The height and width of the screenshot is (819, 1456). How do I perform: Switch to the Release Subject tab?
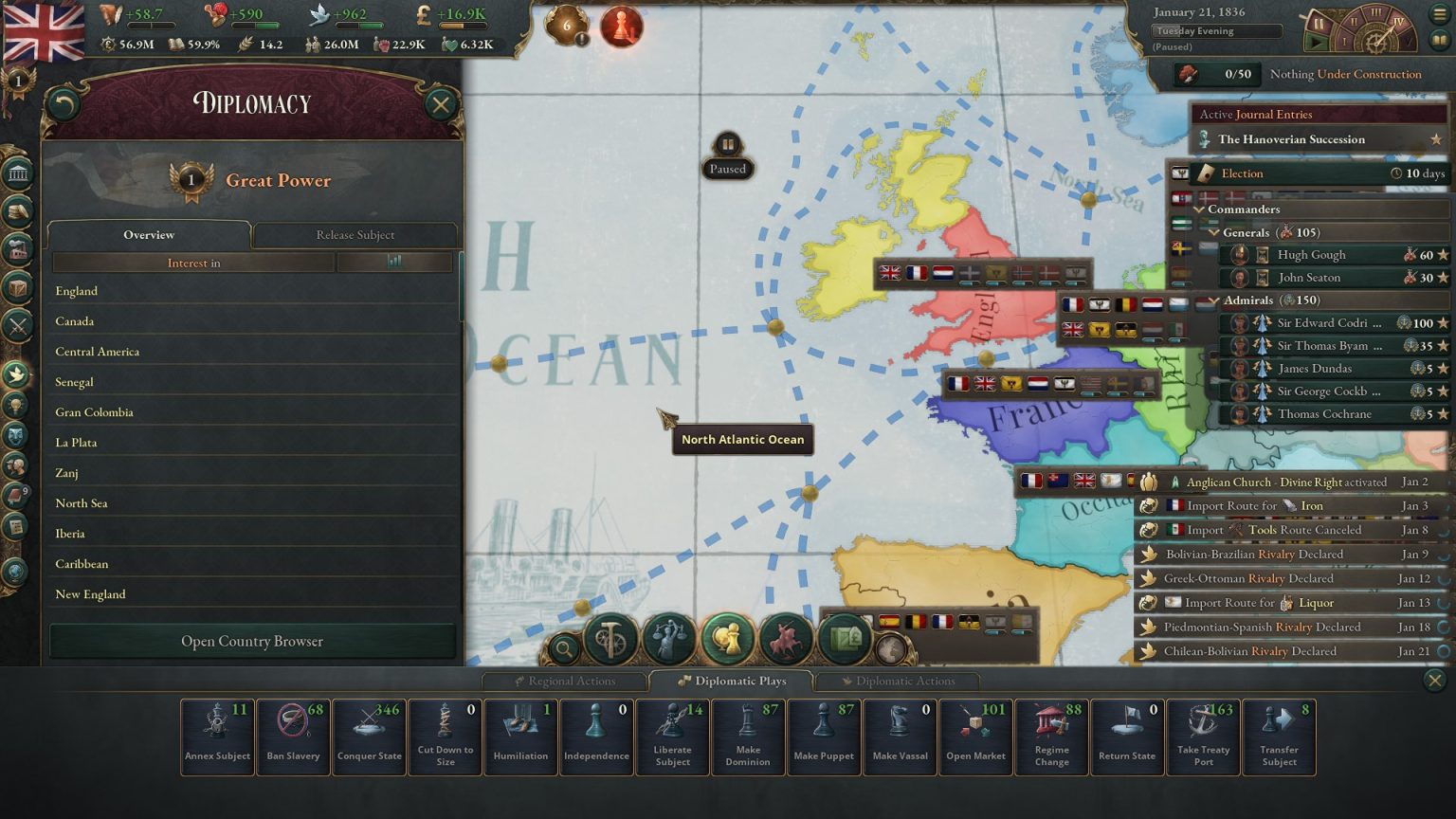[355, 234]
